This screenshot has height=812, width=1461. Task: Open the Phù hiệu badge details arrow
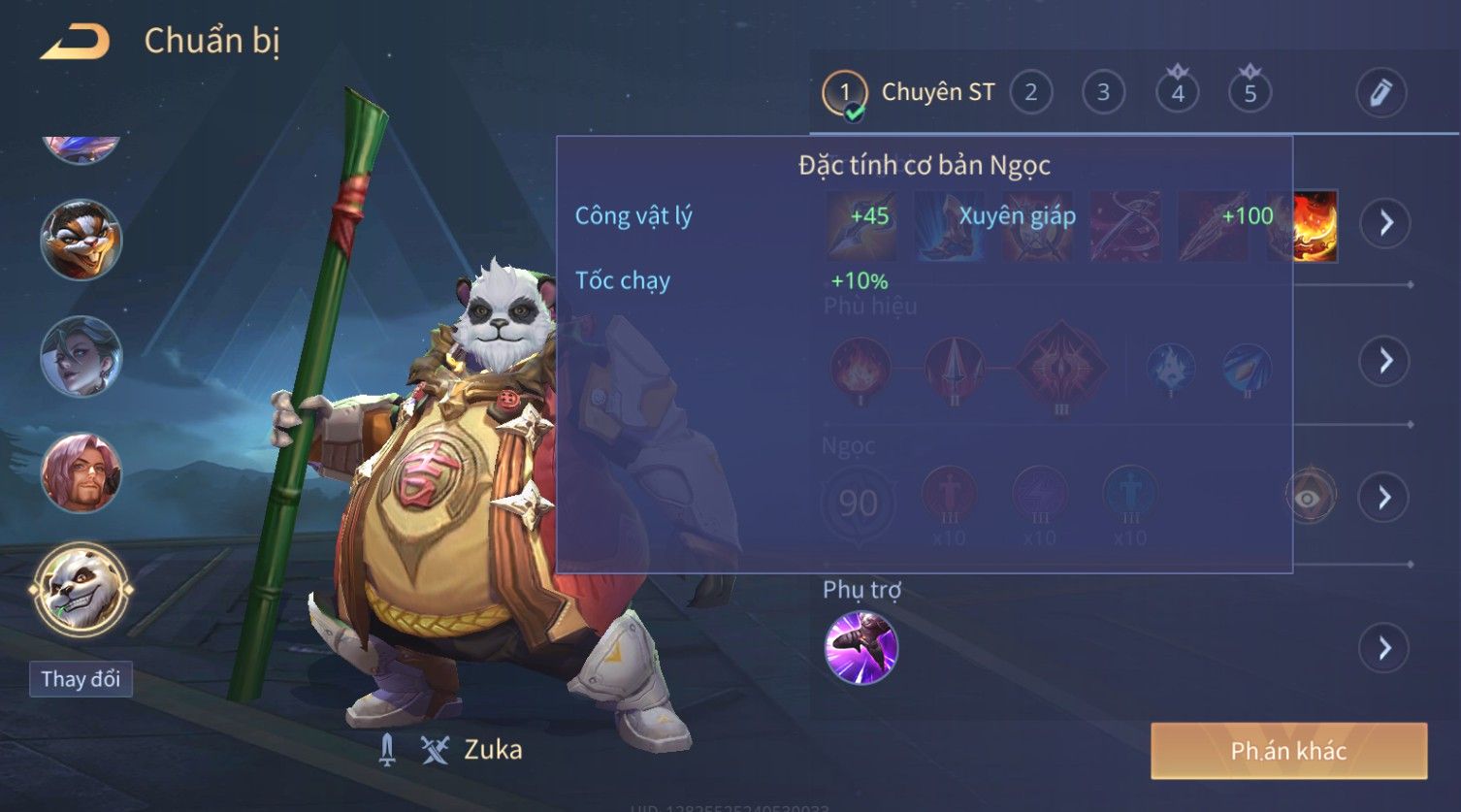(1384, 361)
